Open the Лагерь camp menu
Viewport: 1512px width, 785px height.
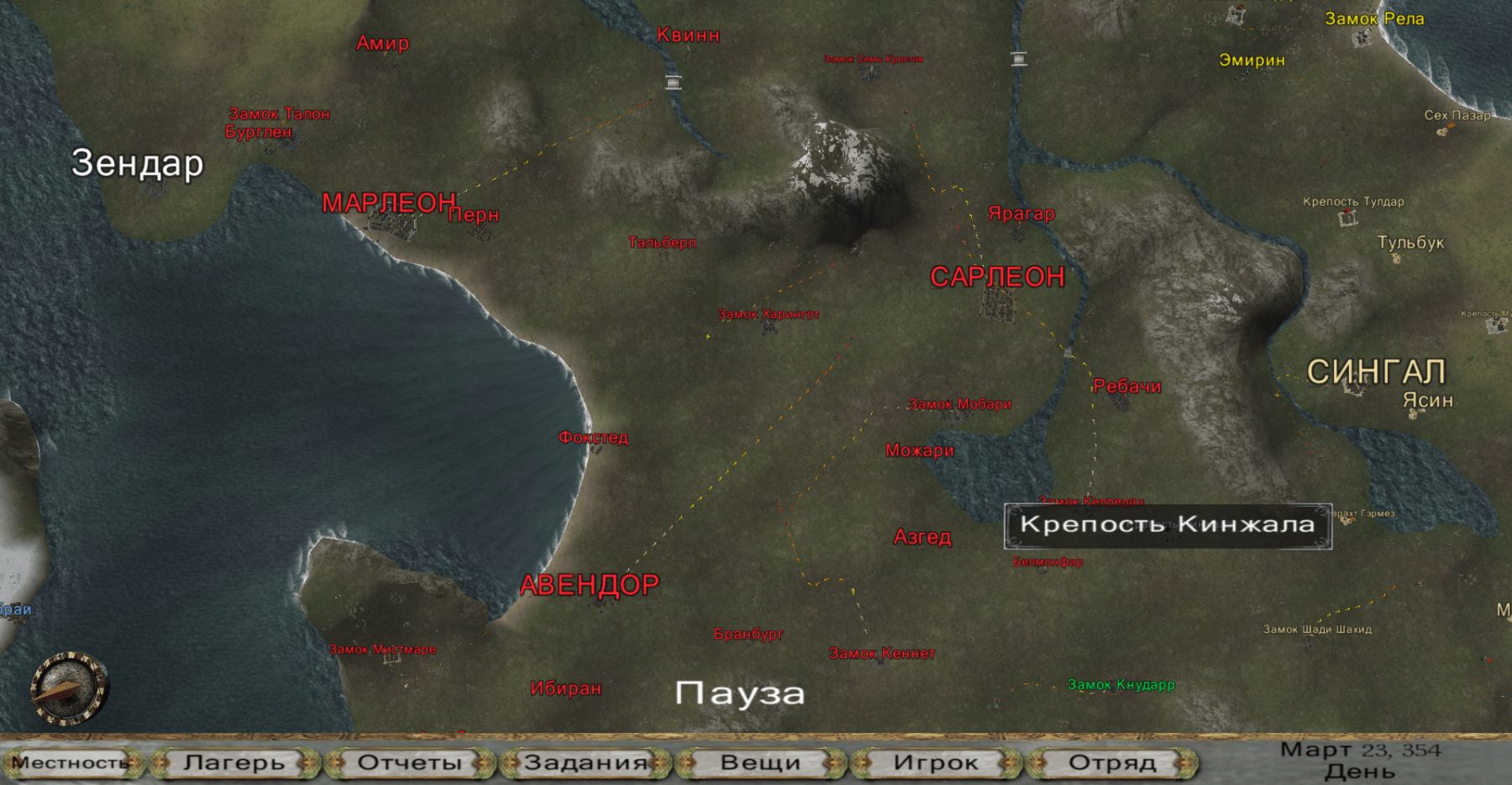(234, 762)
